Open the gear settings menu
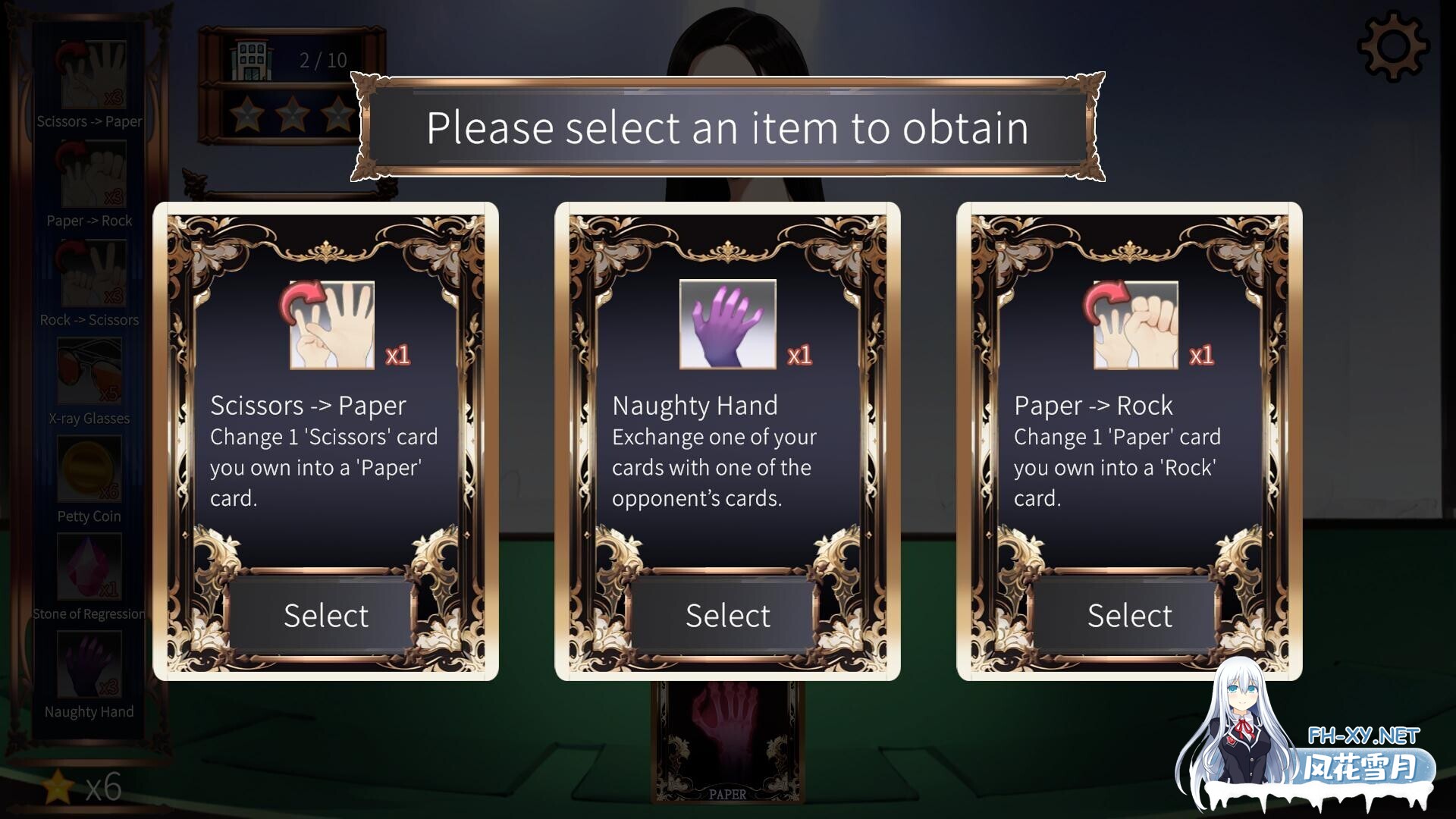Screen dimensions: 1456x819 point(1393,45)
